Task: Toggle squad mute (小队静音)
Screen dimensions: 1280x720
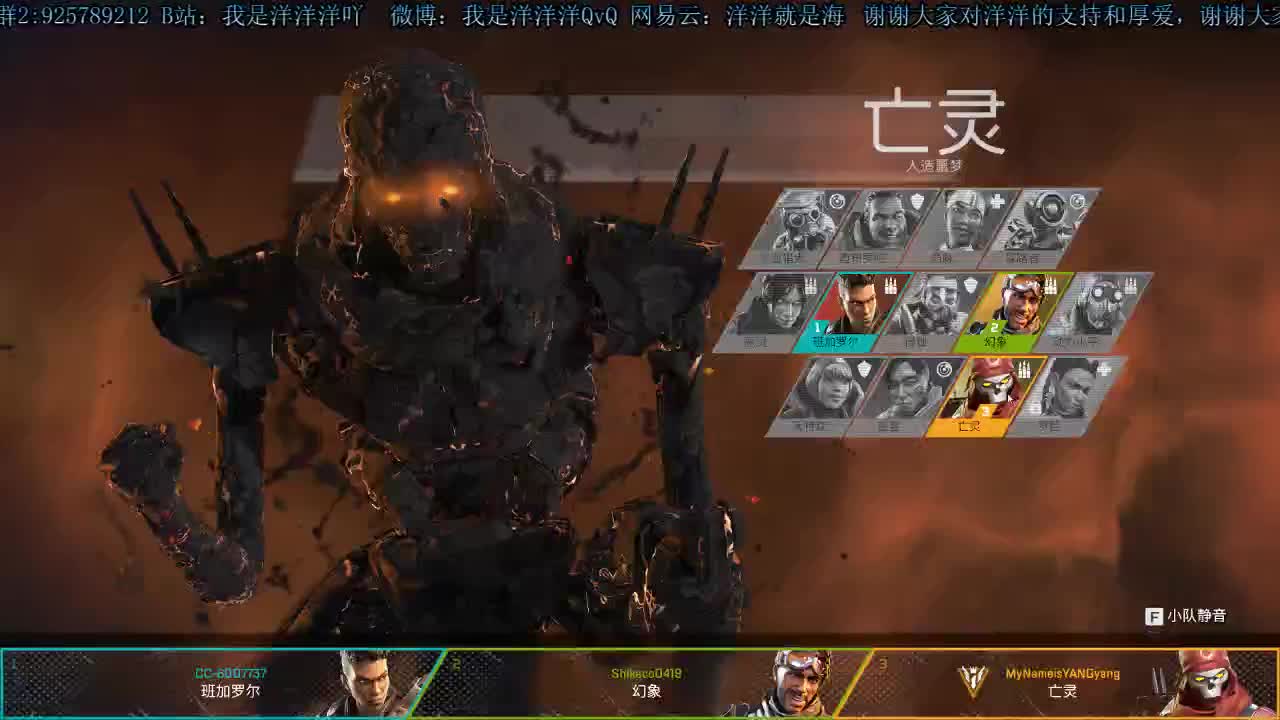Action: coord(1200,616)
